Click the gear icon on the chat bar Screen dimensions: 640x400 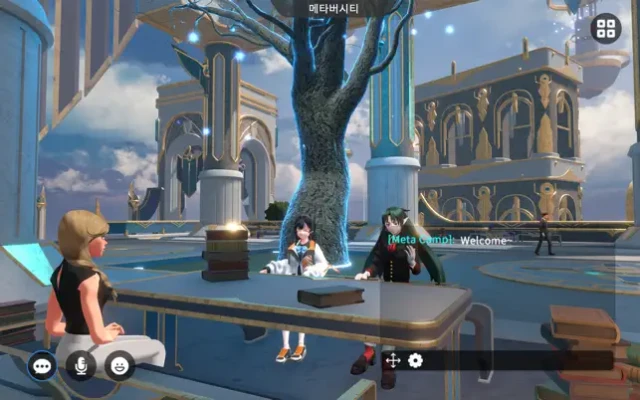(x=415, y=360)
